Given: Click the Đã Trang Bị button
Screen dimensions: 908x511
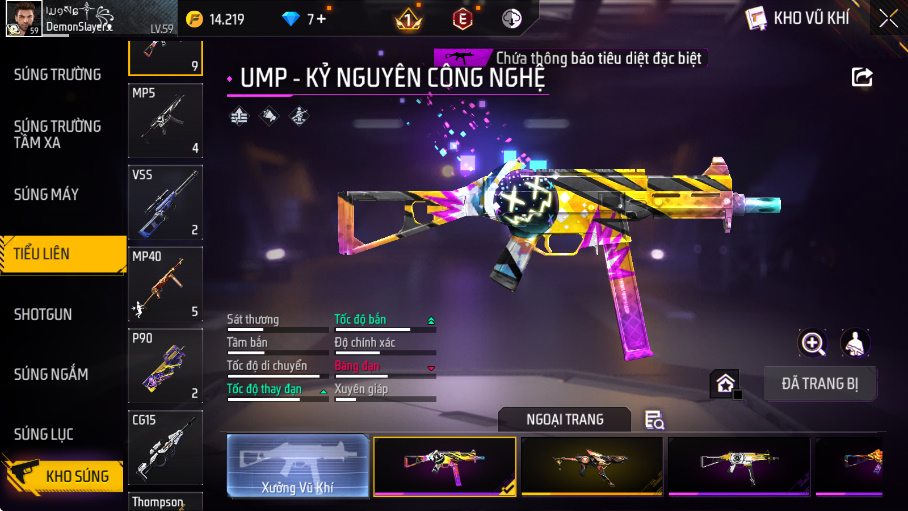Looking at the screenshot, I should click(820, 384).
